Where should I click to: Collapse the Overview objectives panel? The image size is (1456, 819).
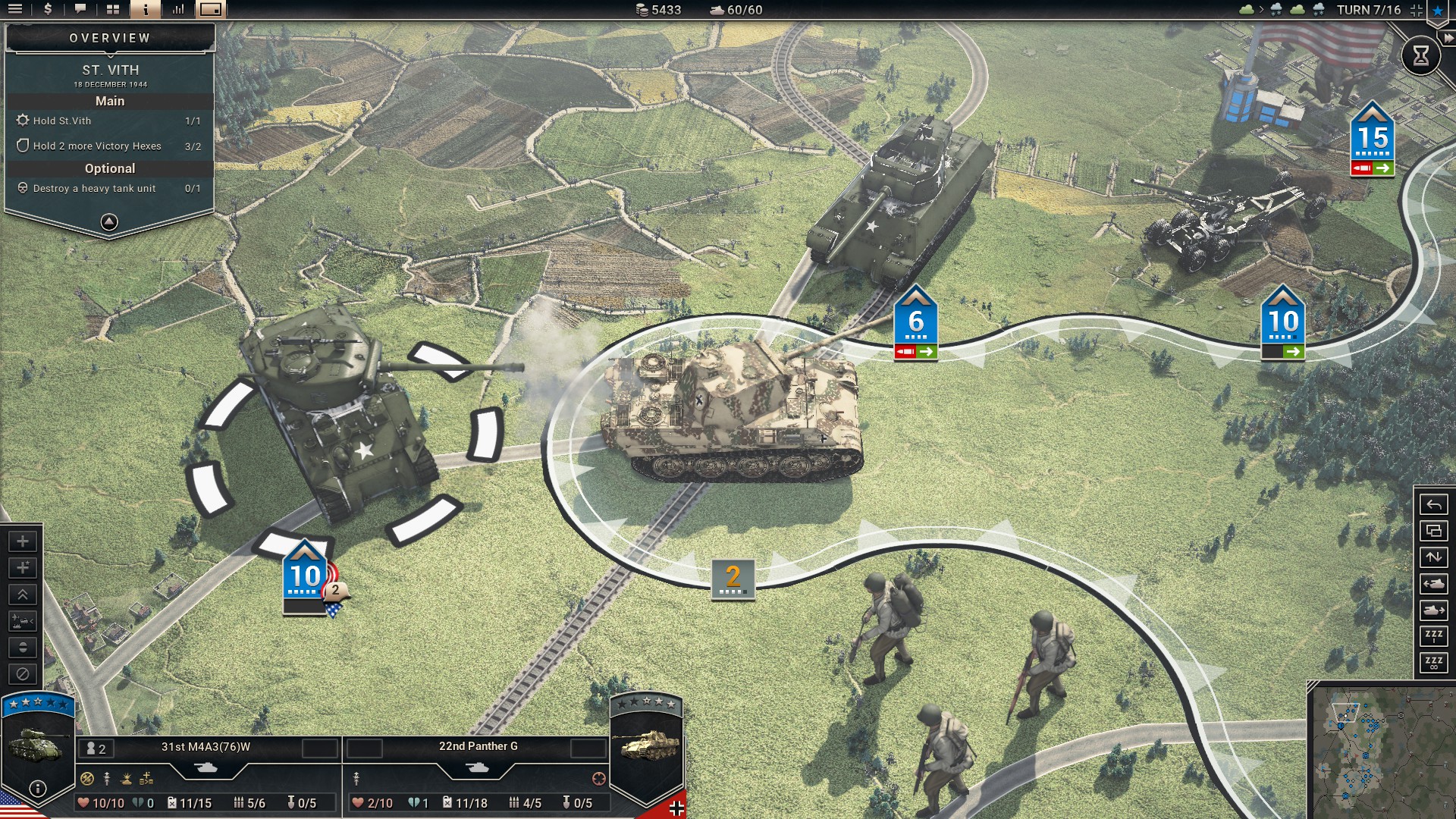(x=109, y=222)
